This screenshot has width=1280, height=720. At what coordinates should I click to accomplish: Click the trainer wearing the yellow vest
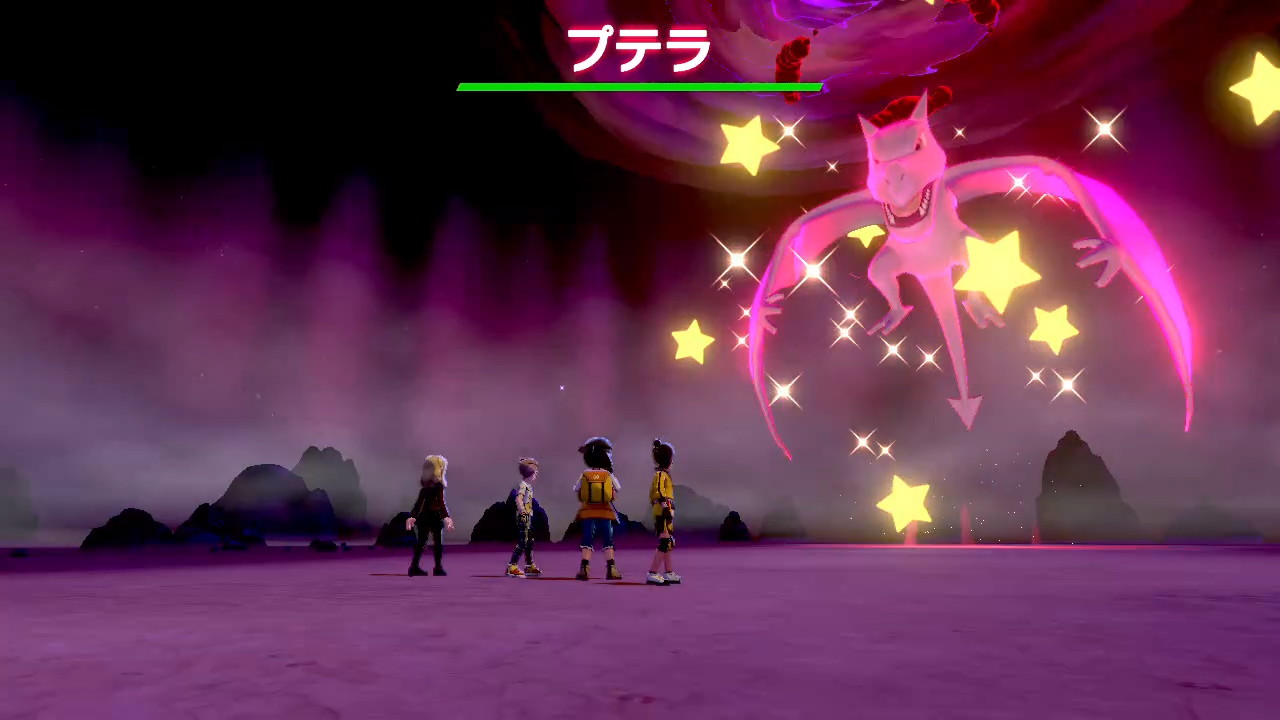point(598,505)
